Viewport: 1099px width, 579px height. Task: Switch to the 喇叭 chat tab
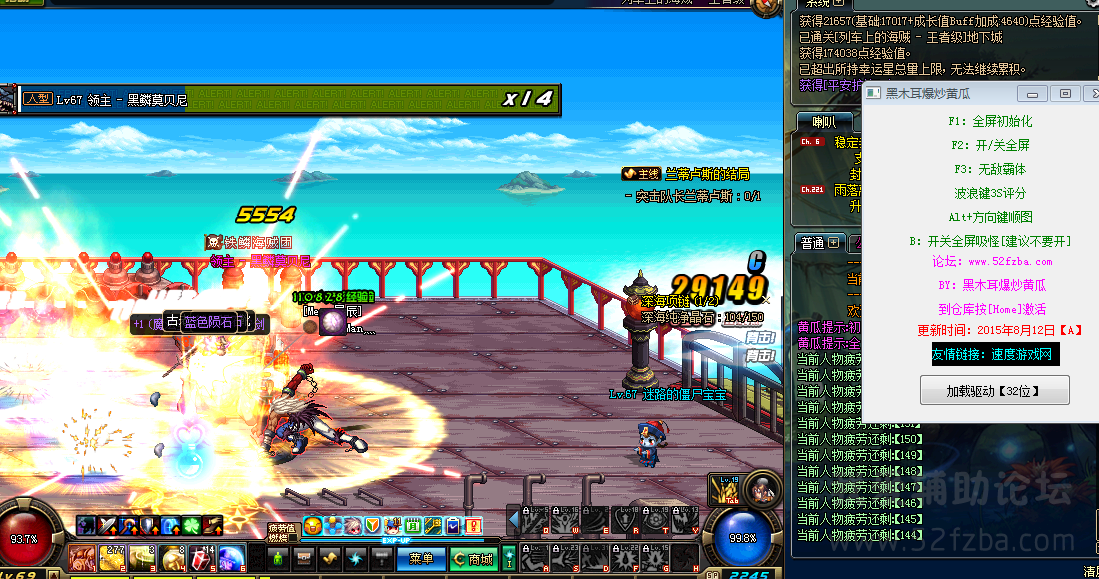click(824, 122)
